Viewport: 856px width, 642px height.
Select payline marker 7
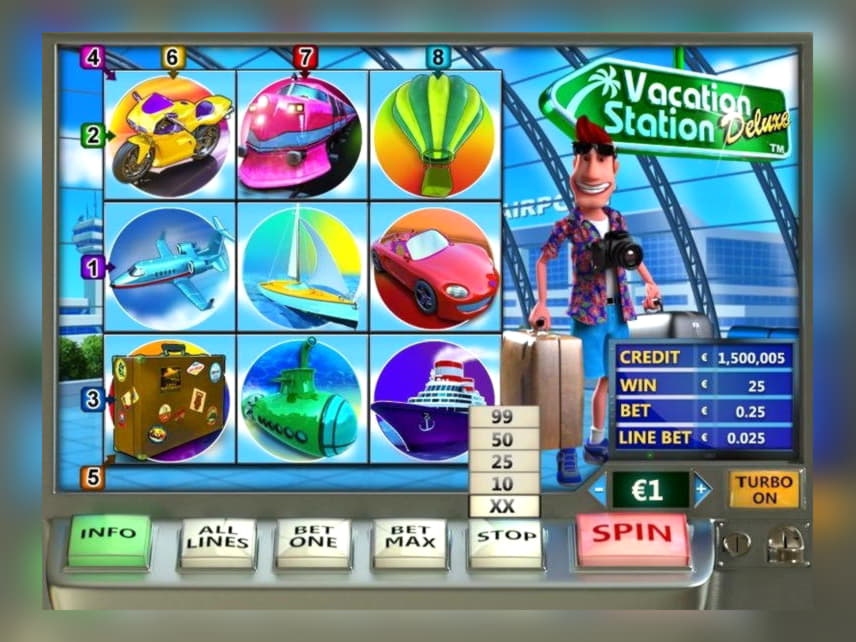point(305,57)
